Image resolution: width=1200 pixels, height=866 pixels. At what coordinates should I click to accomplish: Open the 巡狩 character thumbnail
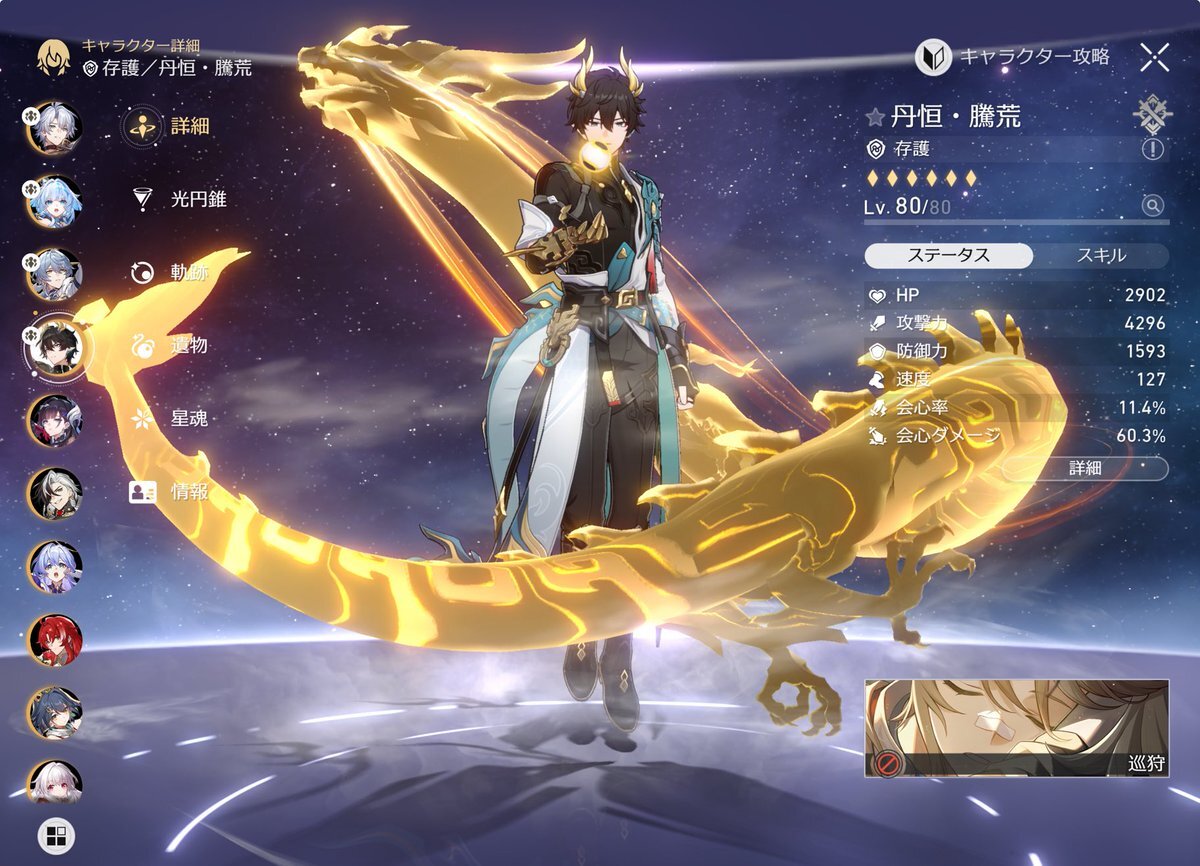tap(1016, 728)
